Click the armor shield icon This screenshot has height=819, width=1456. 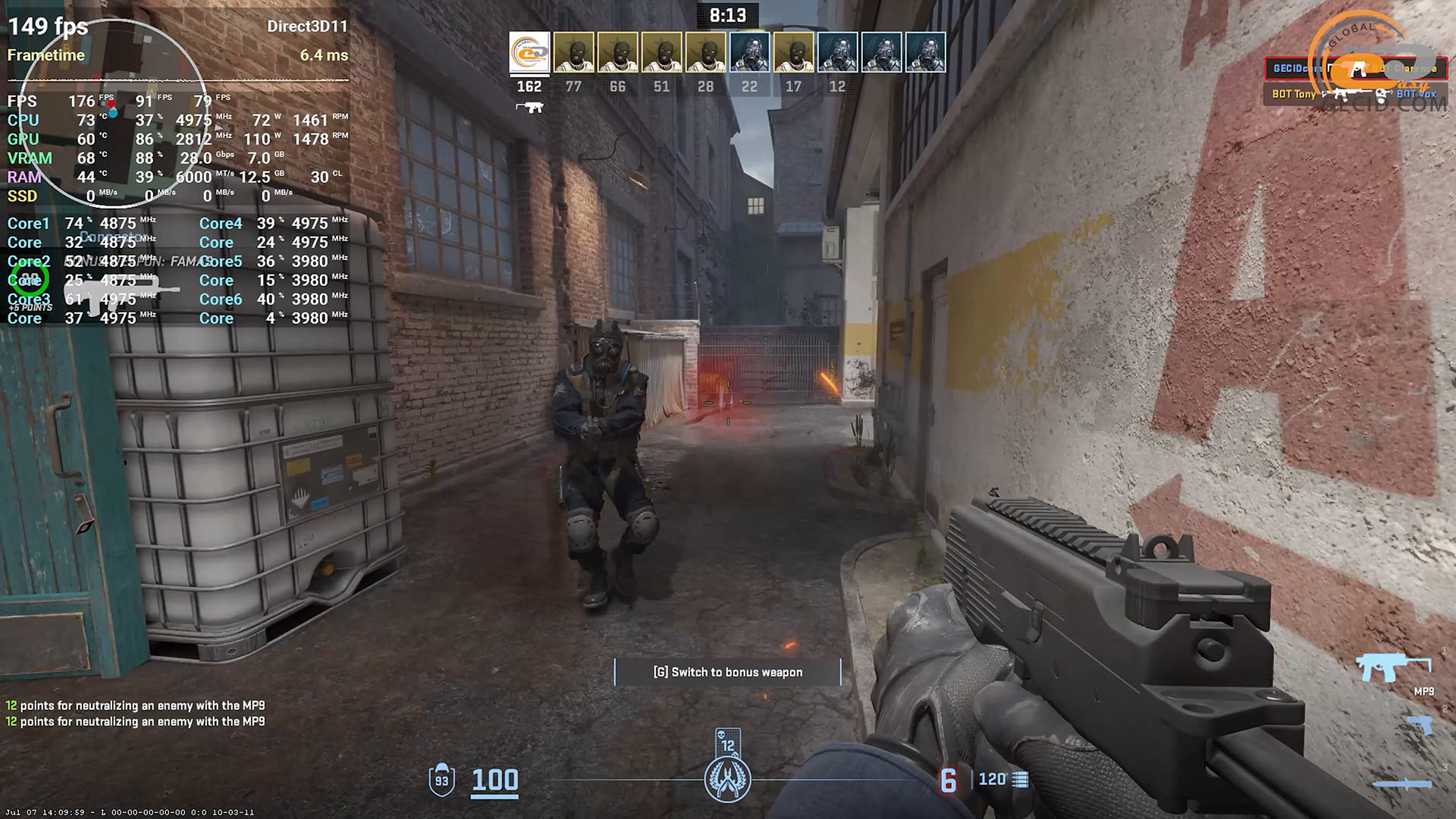(x=441, y=779)
